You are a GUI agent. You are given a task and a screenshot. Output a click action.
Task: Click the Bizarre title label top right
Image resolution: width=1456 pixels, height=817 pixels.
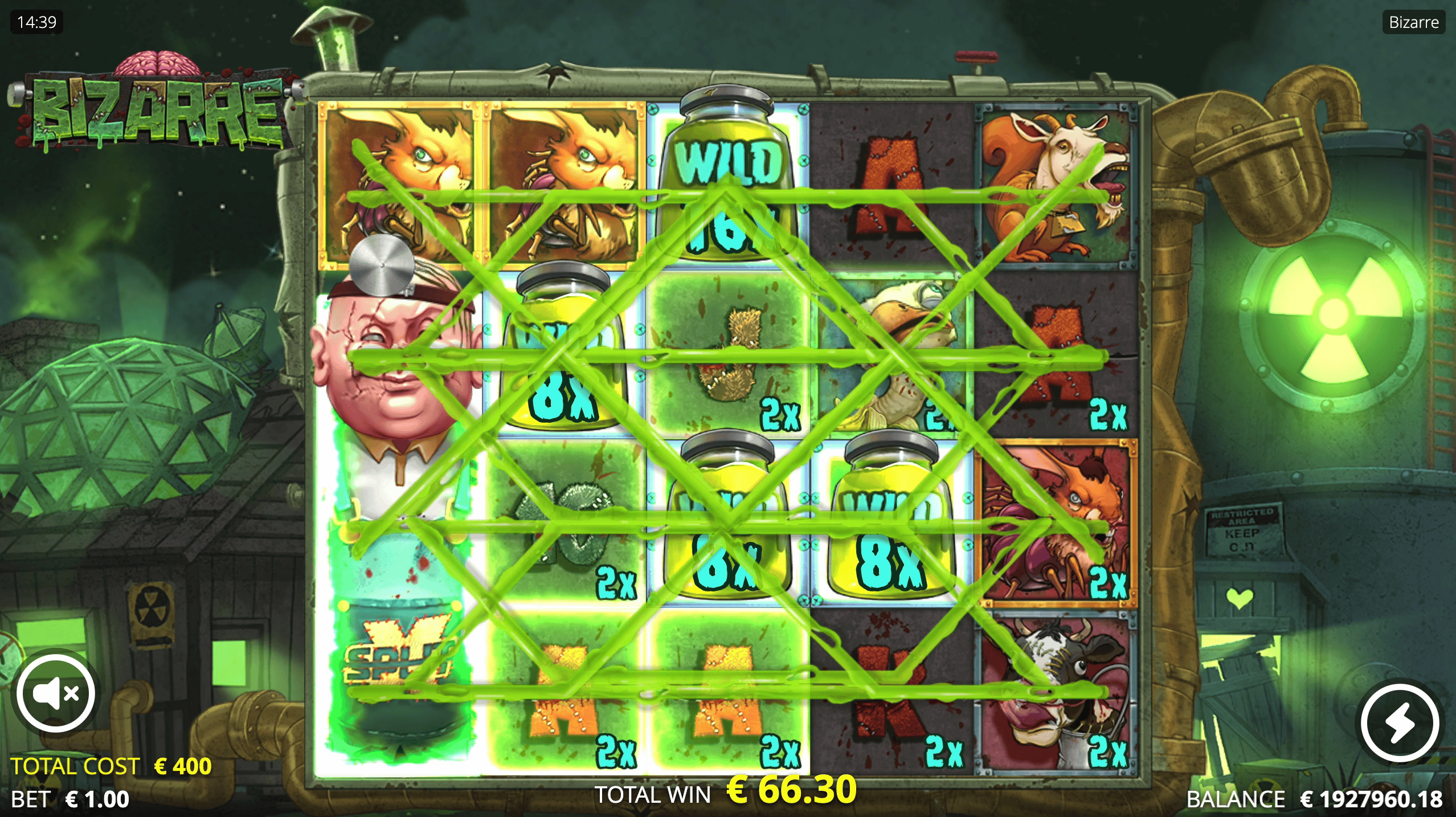pos(1411,22)
